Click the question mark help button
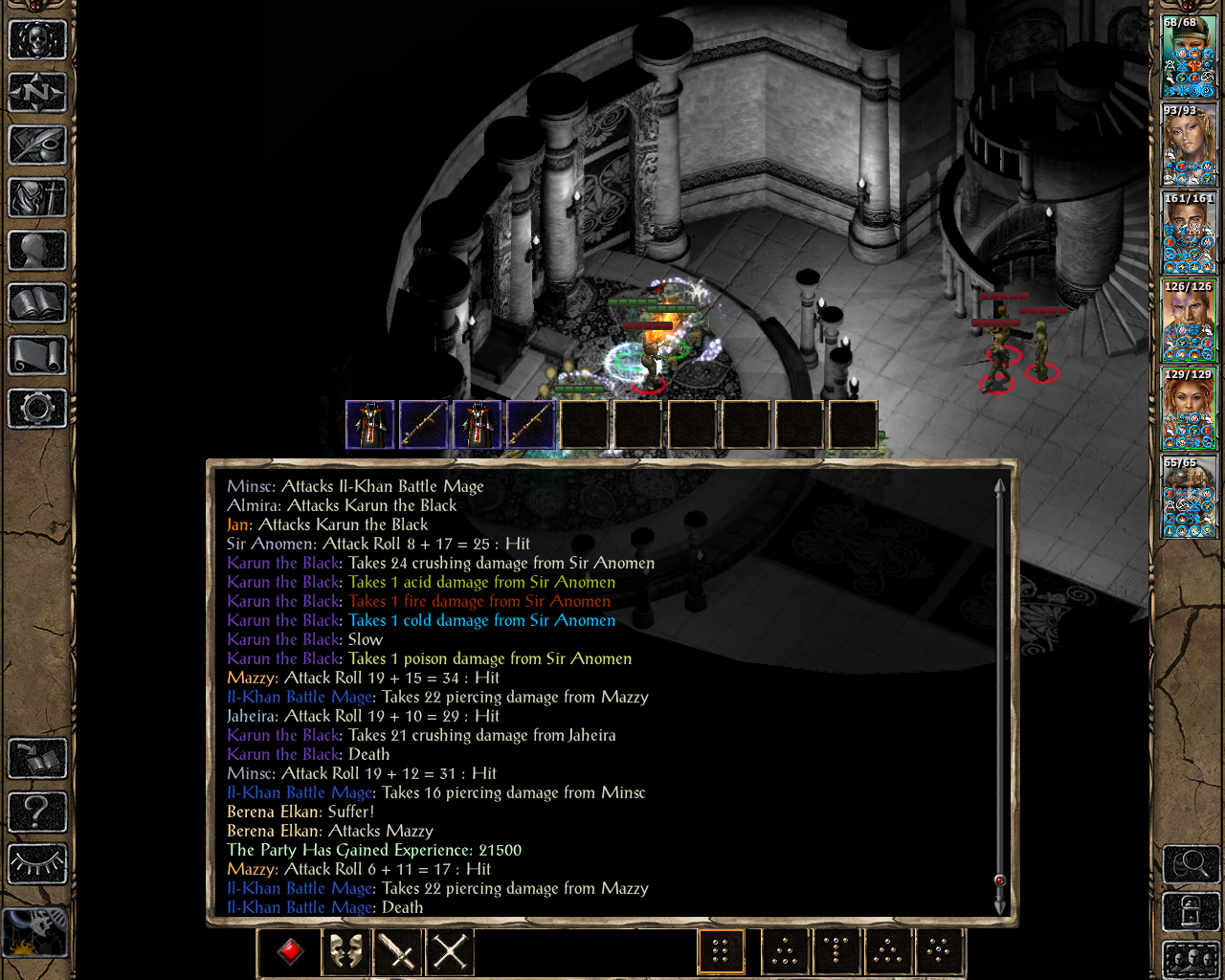The height and width of the screenshot is (980, 1225). coord(37,812)
